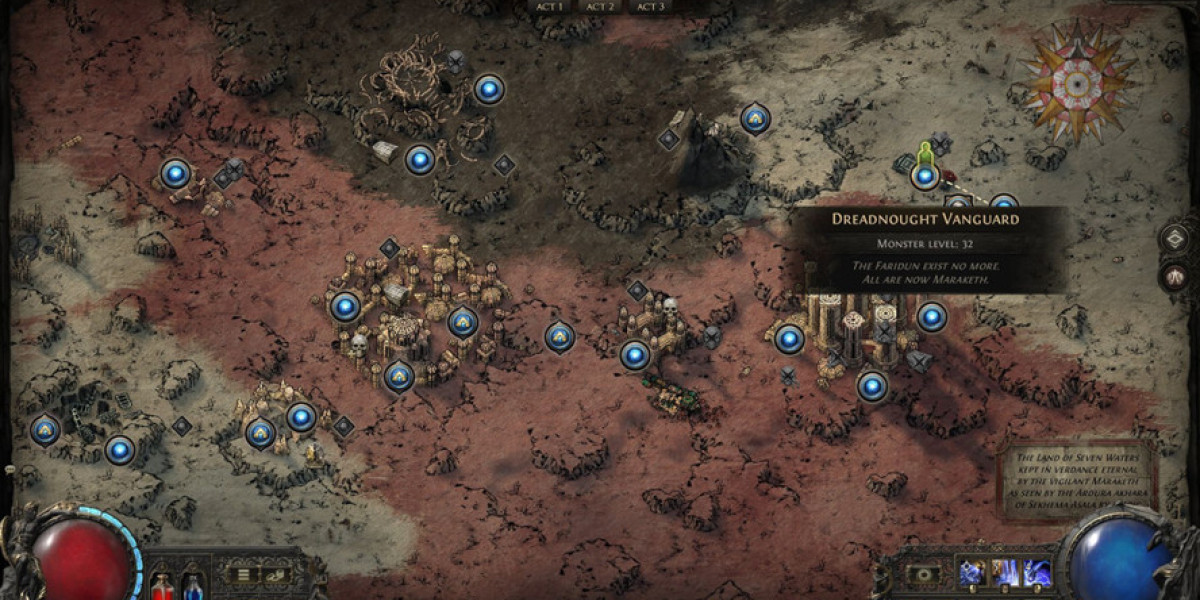
Task: Select the waypoint under the green player marker
Action: (925, 177)
